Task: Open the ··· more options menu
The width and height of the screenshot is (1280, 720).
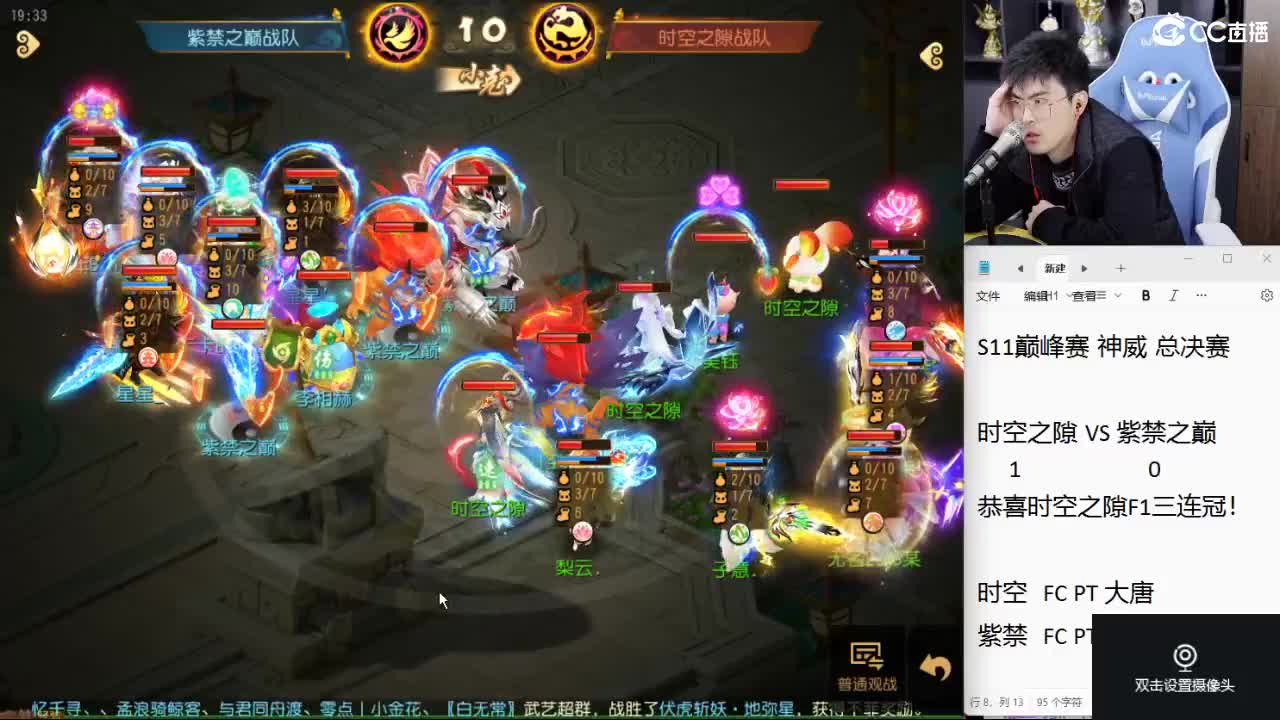Action: [x=1200, y=295]
